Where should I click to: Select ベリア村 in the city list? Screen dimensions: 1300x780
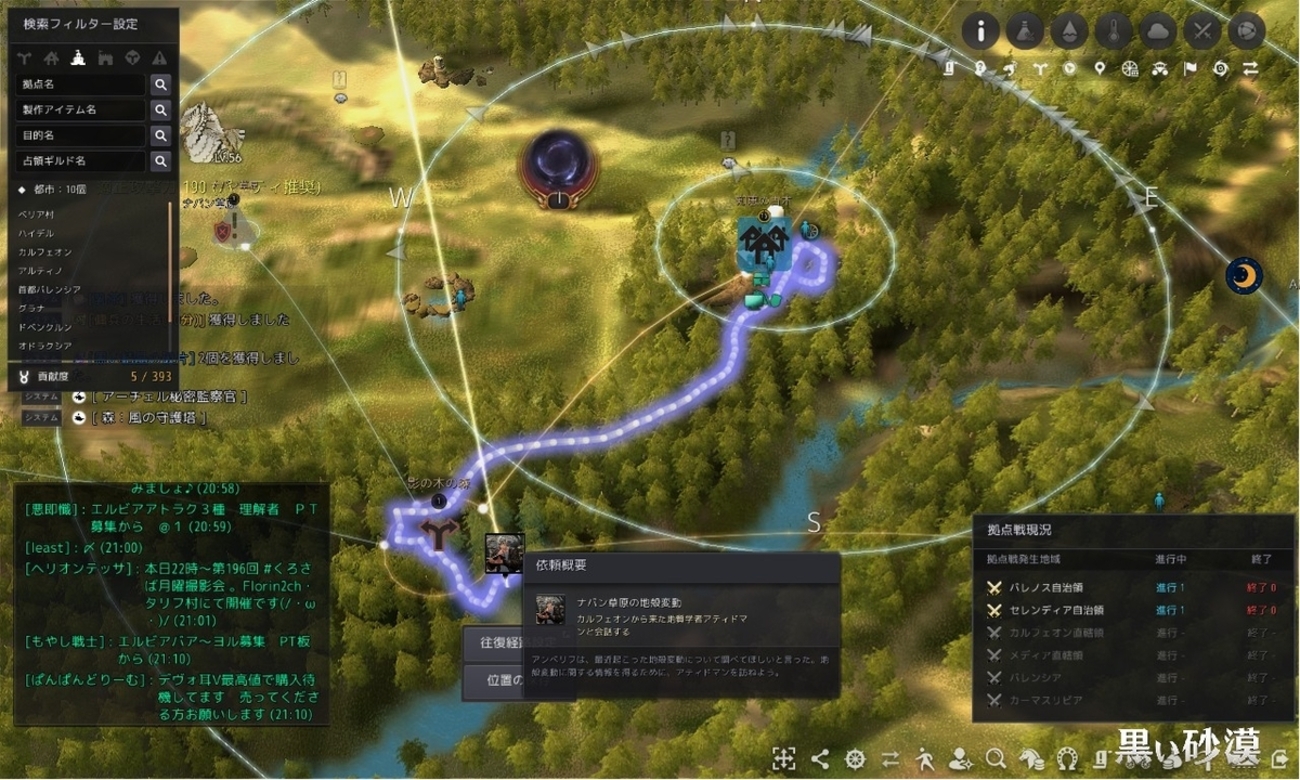36,215
